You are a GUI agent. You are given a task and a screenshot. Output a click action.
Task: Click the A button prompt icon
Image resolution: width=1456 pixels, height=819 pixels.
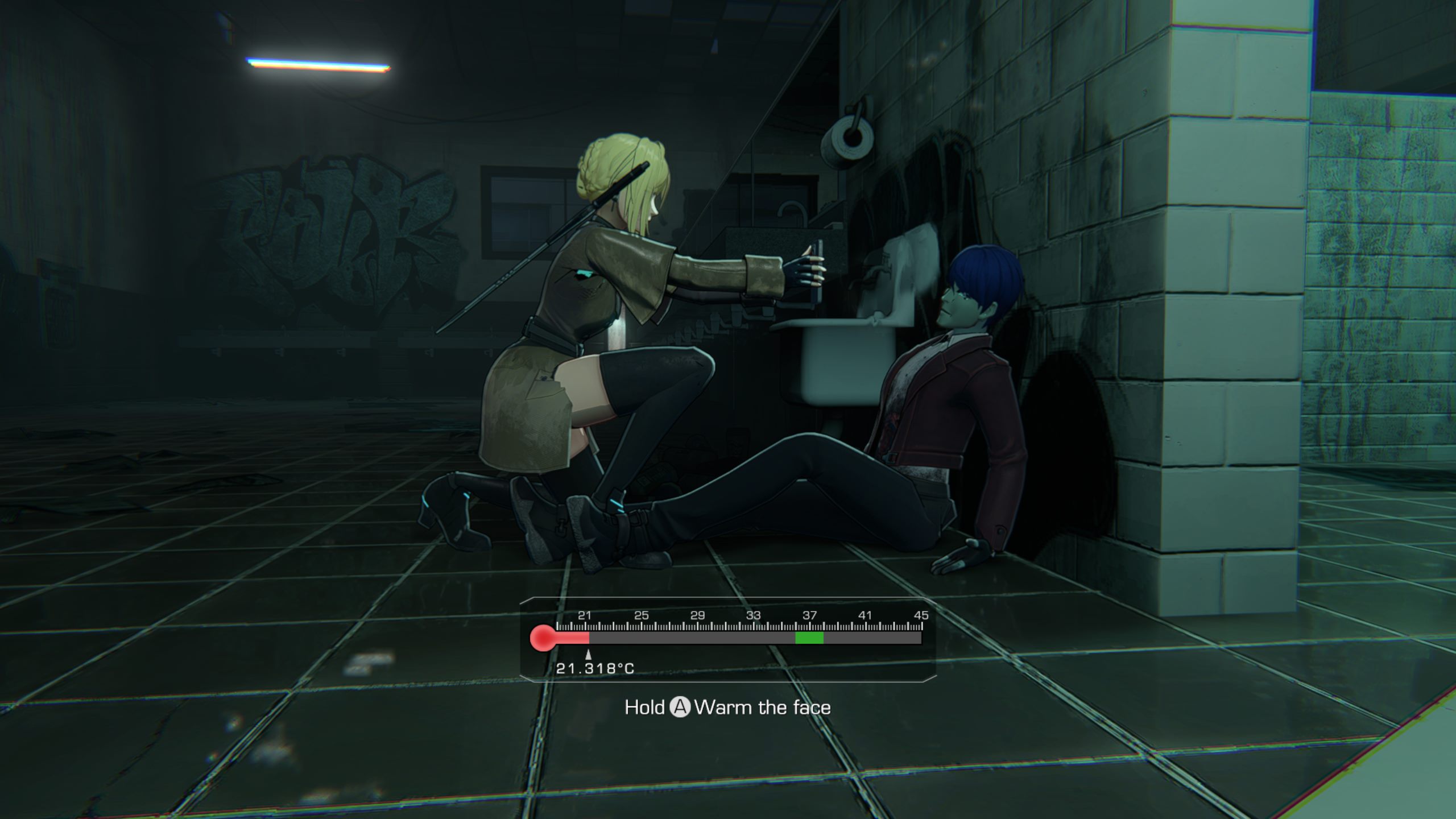tap(681, 706)
